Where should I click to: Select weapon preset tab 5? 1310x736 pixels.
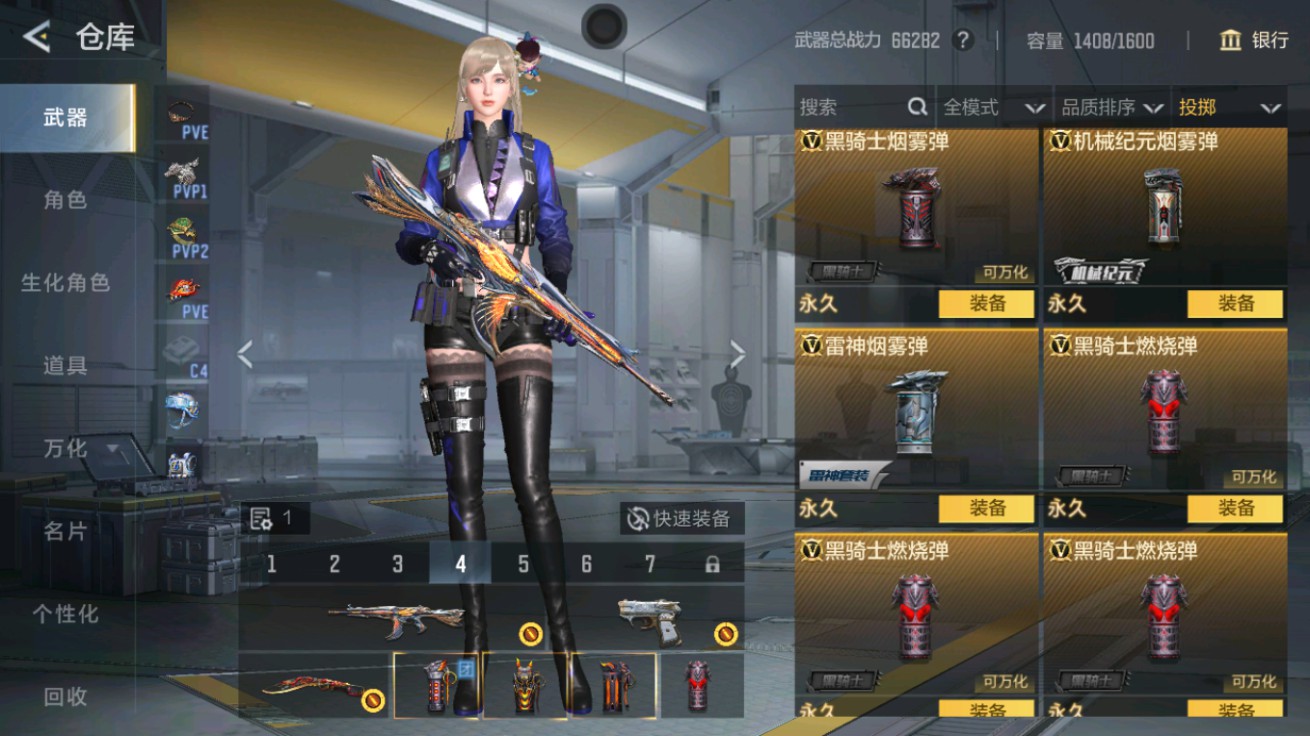point(524,564)
